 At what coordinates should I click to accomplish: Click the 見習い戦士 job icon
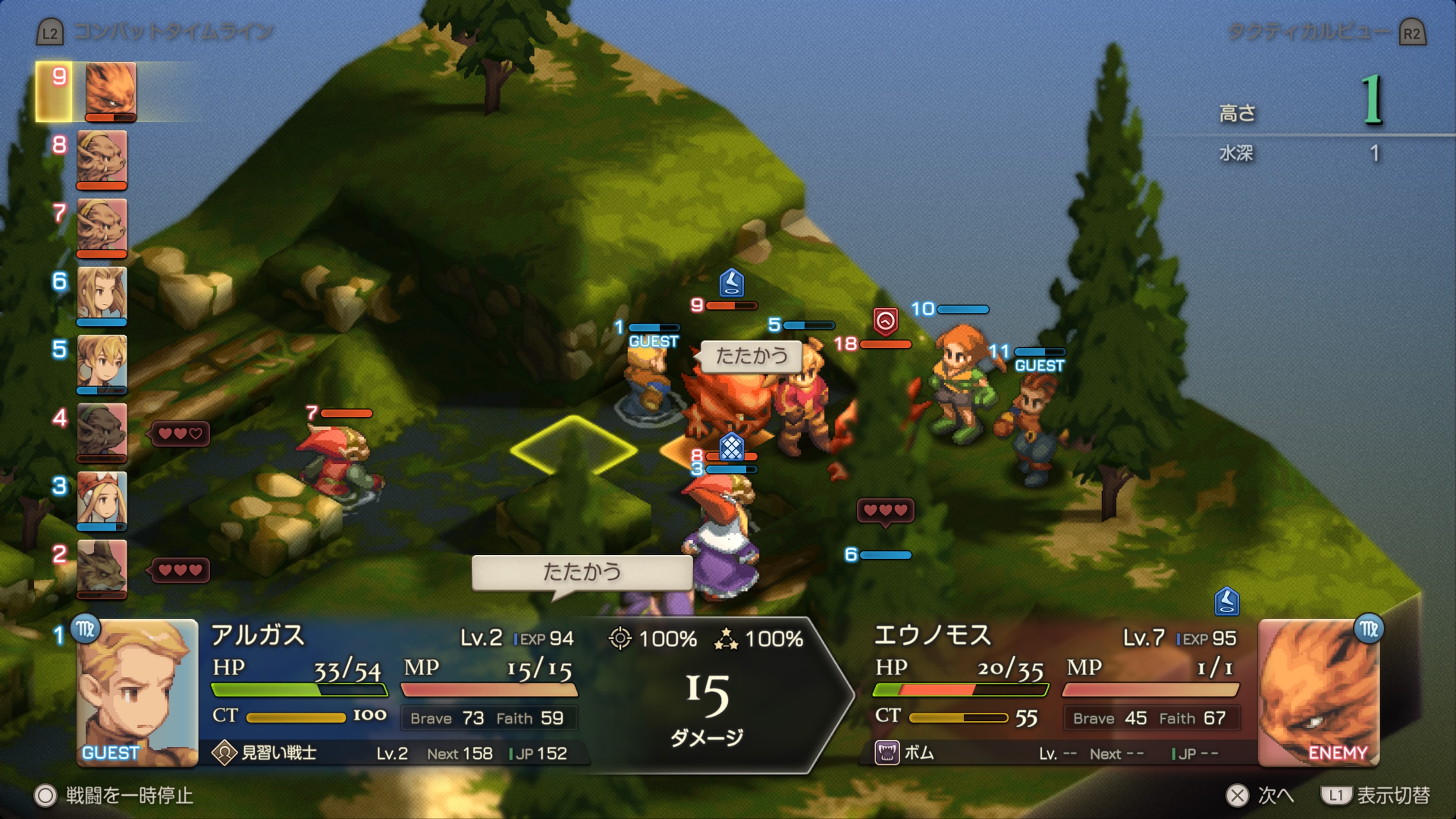coord(224,753)
